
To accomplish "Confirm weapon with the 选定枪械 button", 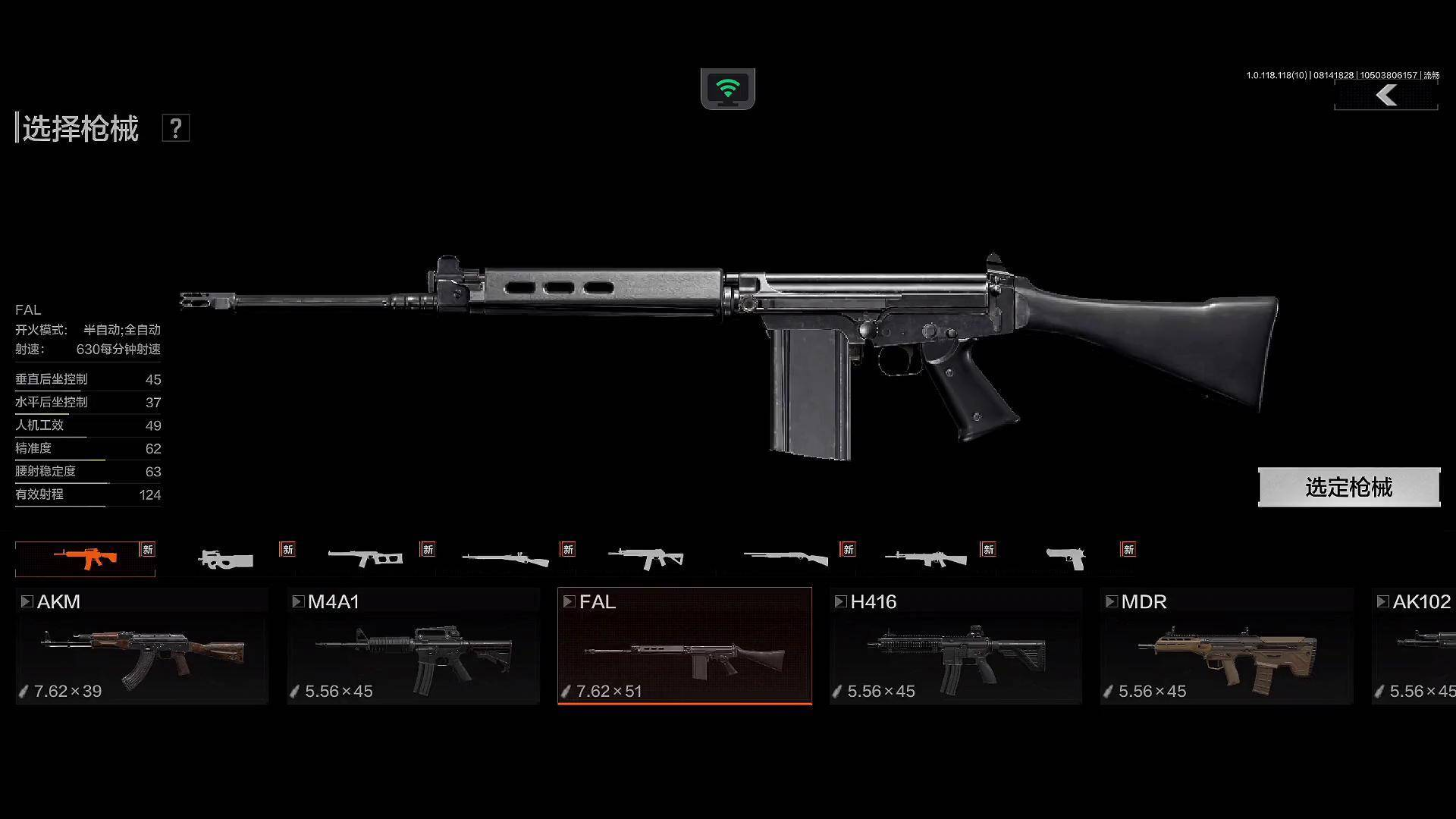I will pyautogui.click(x=1348, y=487).
